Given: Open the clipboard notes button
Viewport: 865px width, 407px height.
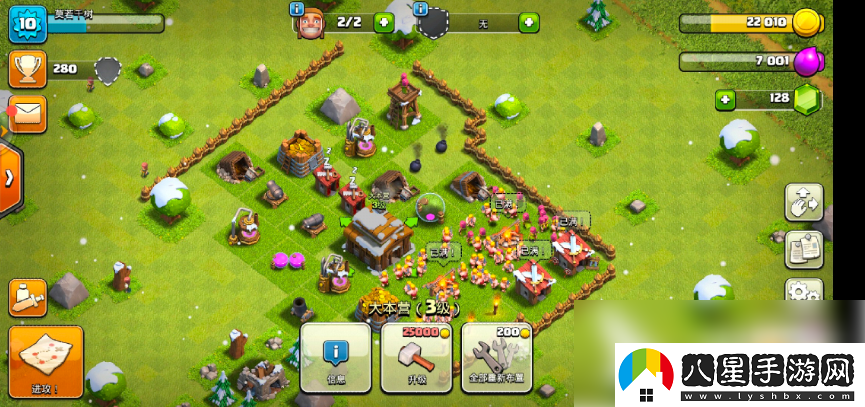Looking at the screenshot, I should 803,249.
